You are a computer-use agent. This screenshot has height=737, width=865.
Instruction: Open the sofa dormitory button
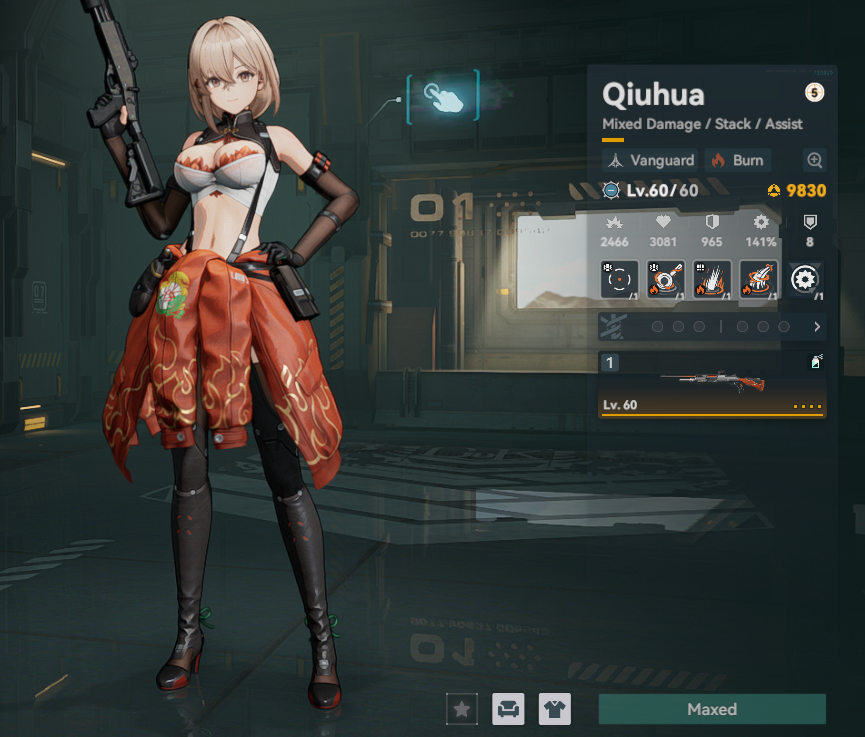(509, 709)
